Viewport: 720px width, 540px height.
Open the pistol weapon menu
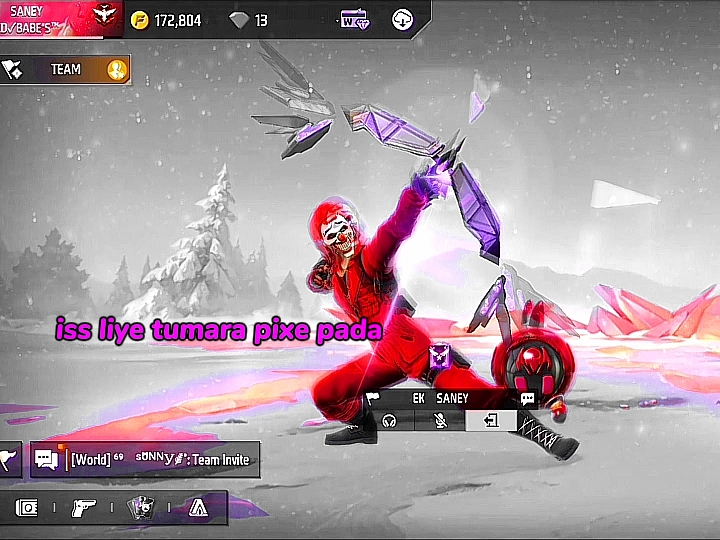point(84,508)
